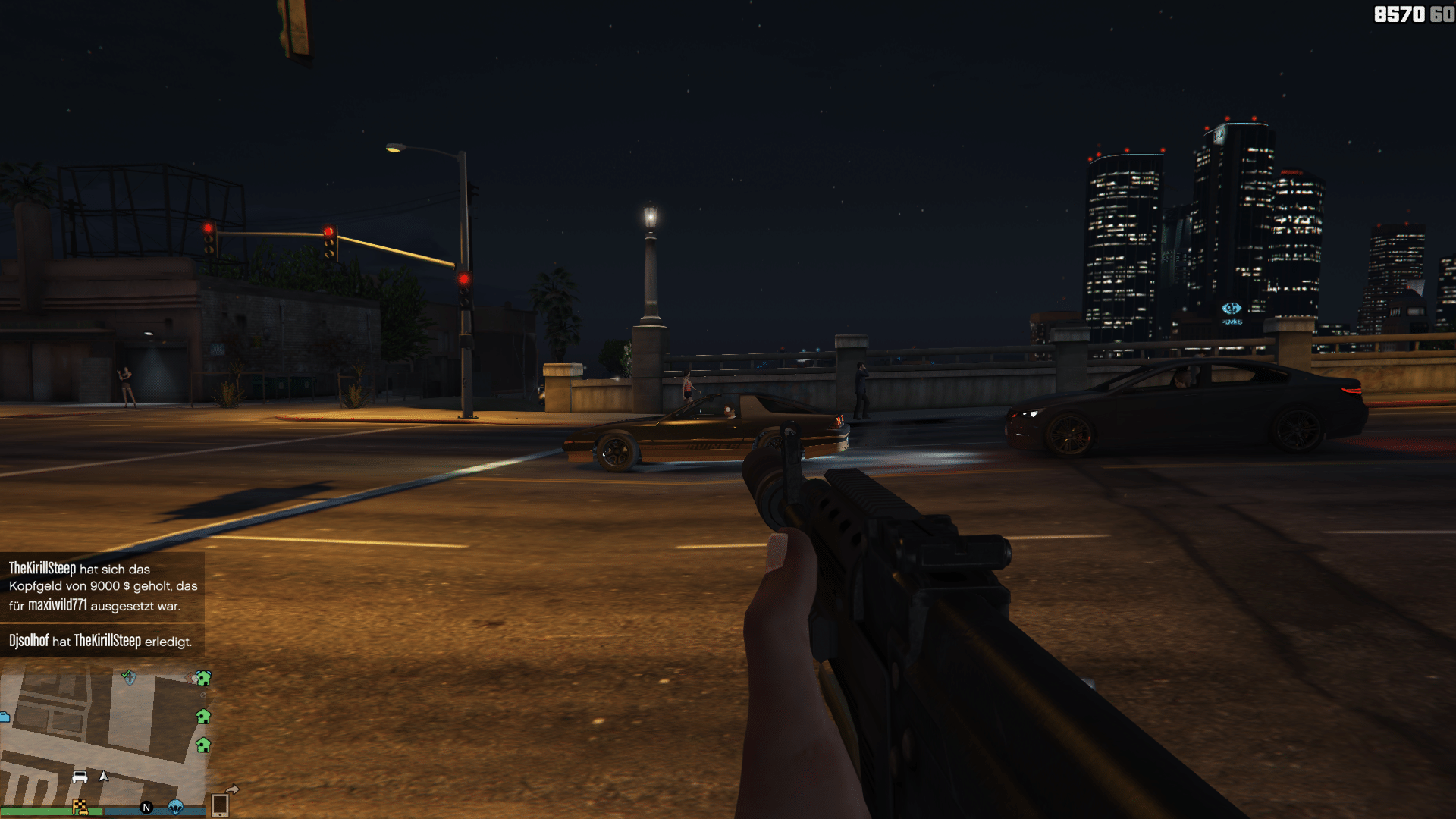Click the Kopfgeld 9000 $ bounty notification

click(x=102, y=587)
